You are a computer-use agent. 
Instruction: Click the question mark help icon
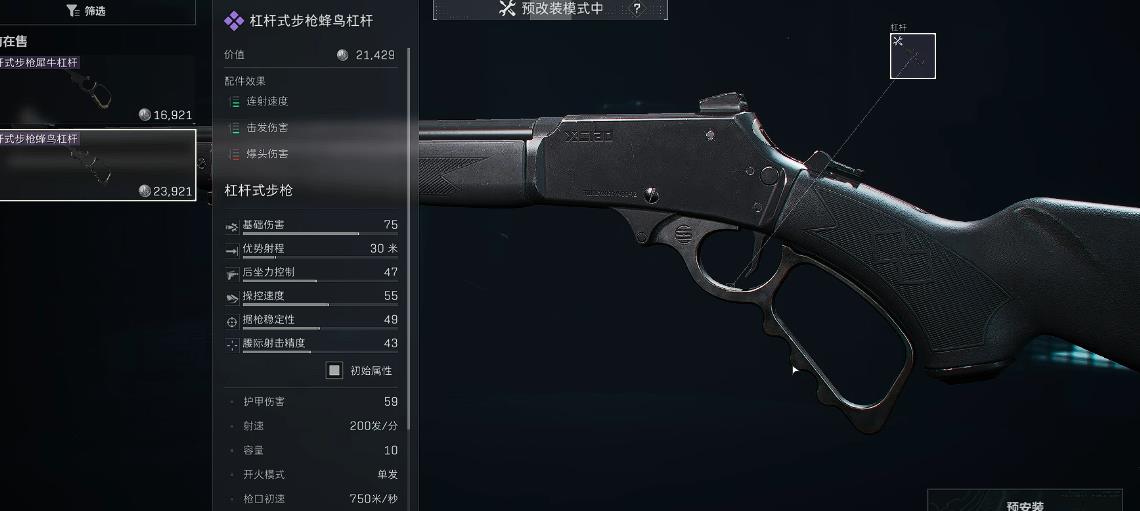[637, 9]
